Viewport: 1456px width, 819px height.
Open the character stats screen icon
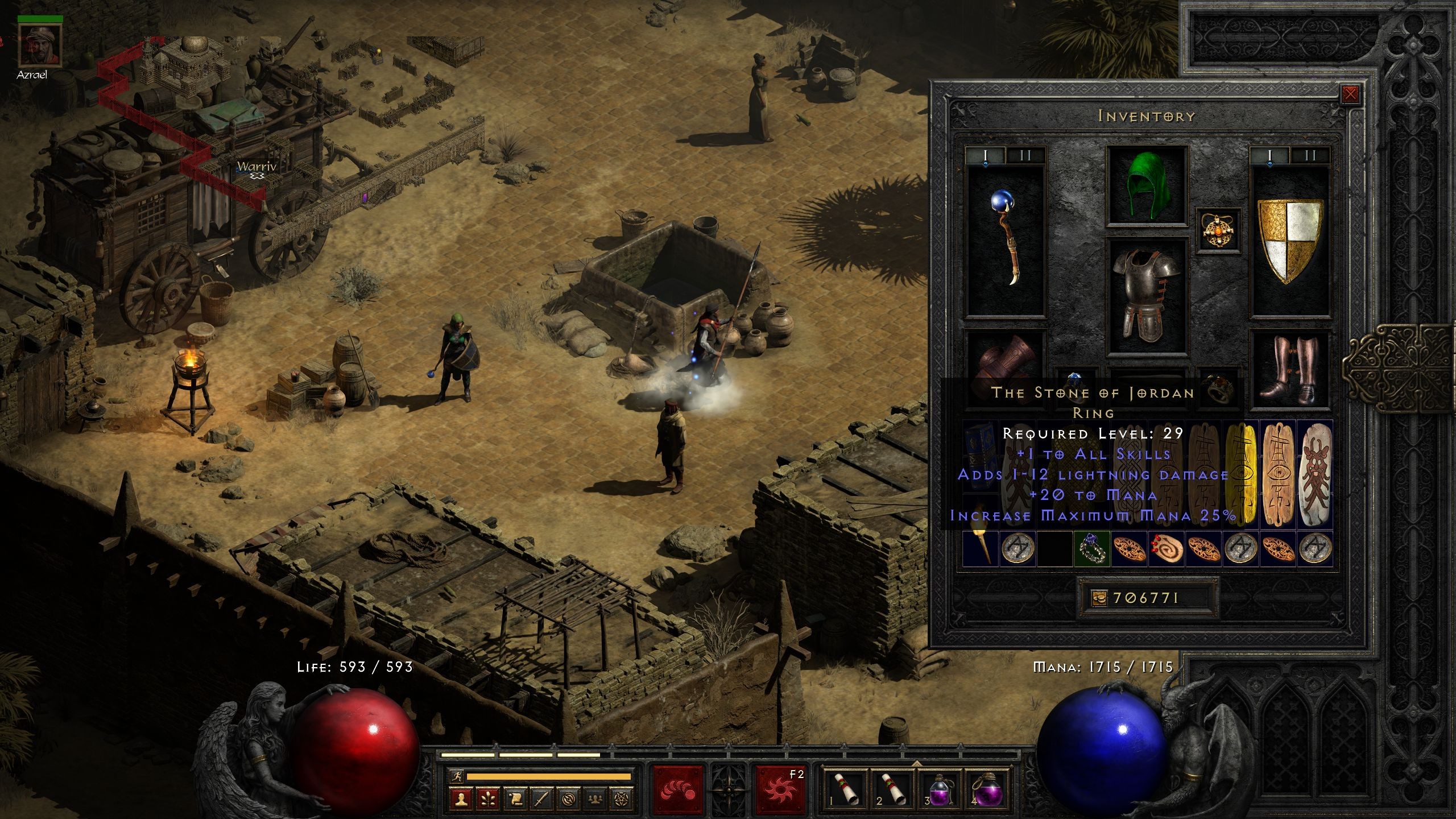click(461, 801)
